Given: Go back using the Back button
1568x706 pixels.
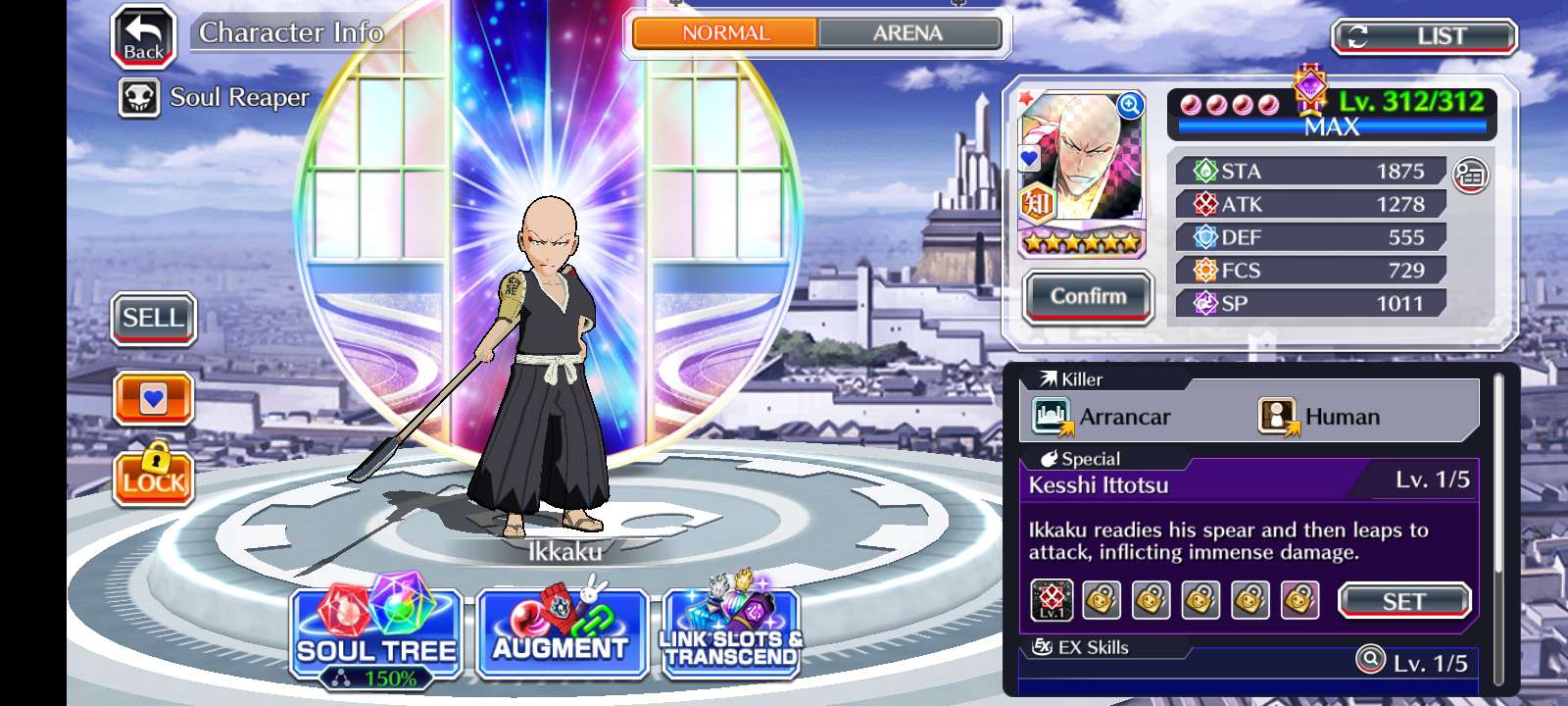Looking at the screenshot, I should coord(143,37).
